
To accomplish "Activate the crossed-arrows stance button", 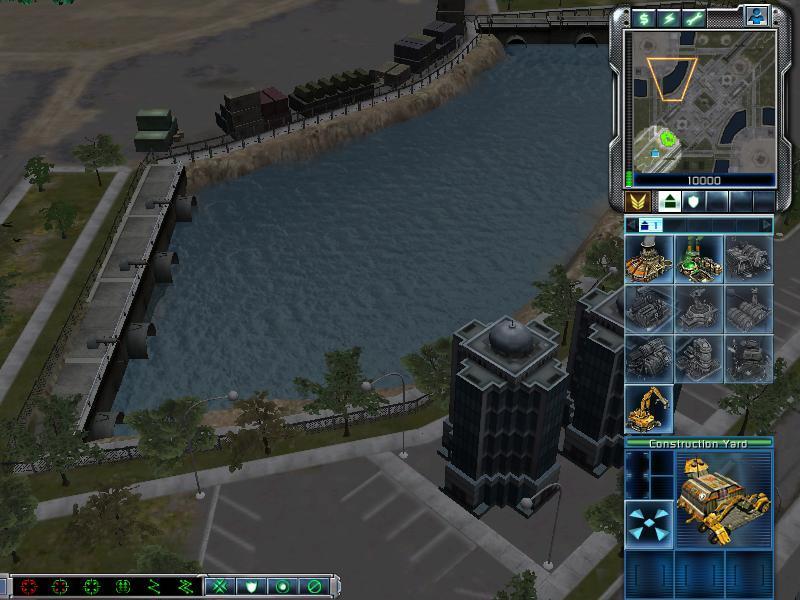I will pos(220,586).
